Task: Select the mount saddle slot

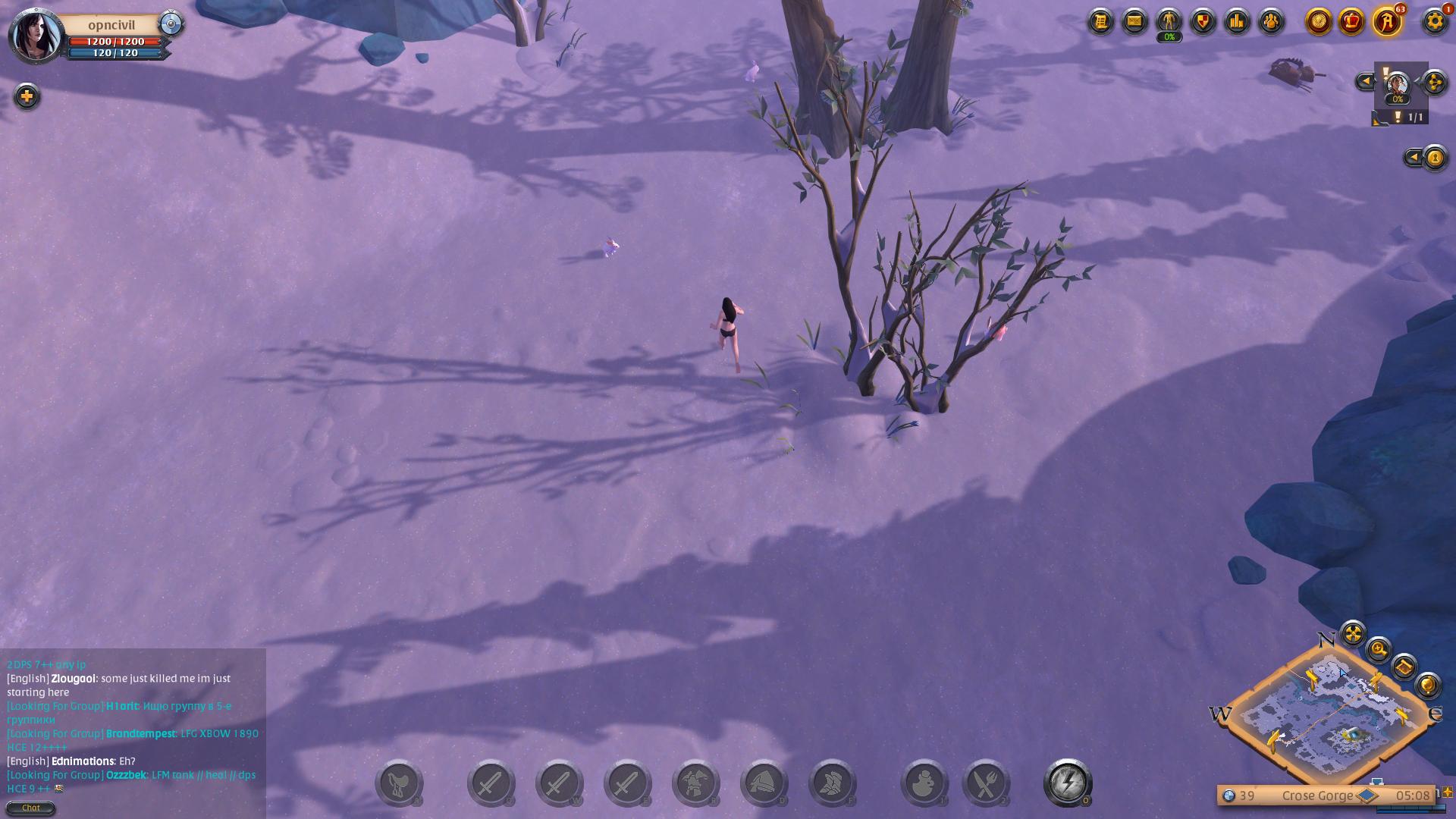Action: [x=399, y=783]
